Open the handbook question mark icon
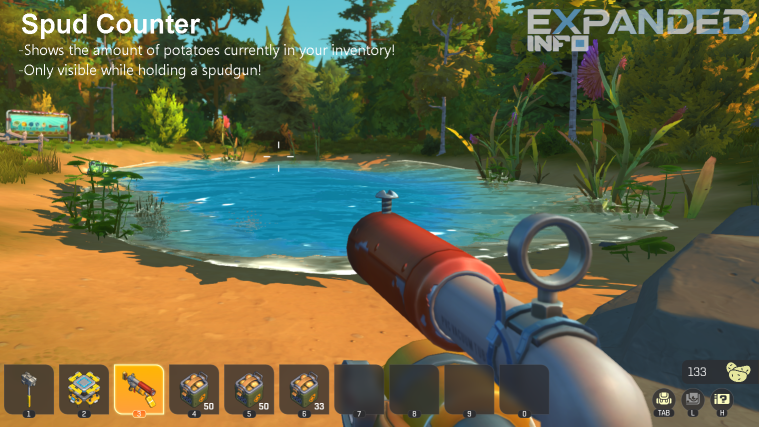The image size is (759, 427). pyautogui.click(x=720, y=399)
